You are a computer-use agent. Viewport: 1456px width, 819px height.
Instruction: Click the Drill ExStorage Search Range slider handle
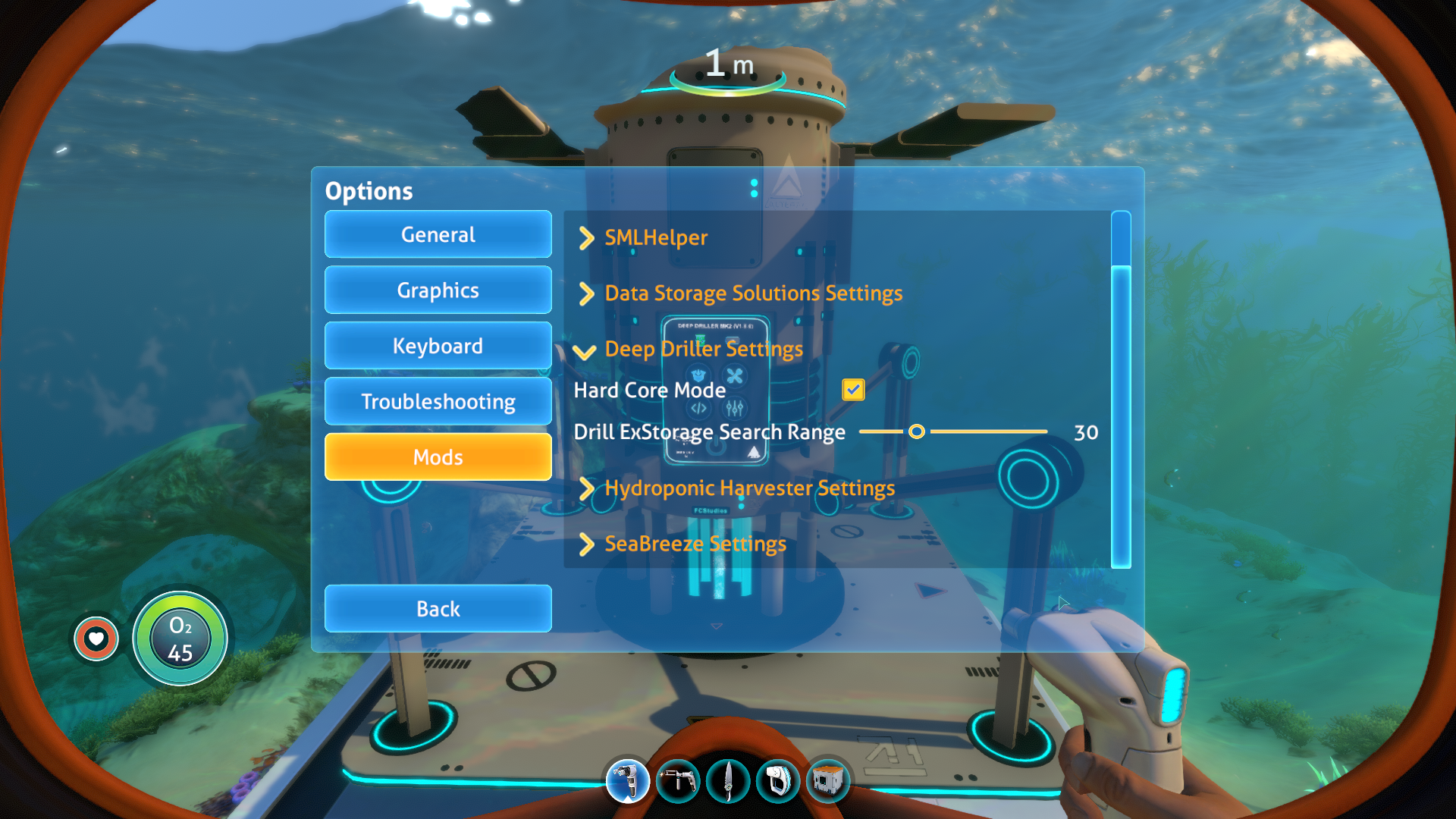(x=916, y=431)
